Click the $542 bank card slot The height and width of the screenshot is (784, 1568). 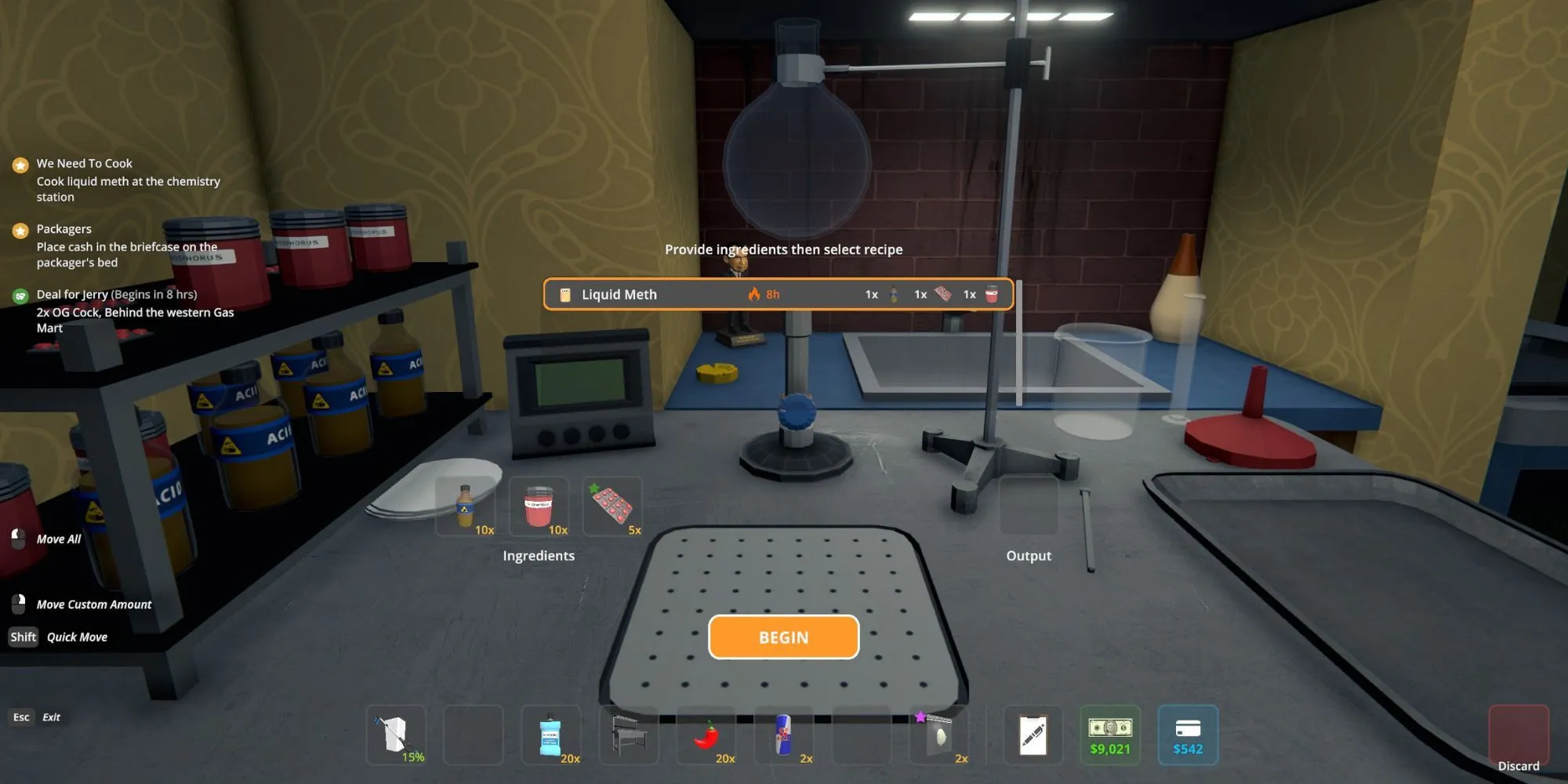[x=1188, y=735]
